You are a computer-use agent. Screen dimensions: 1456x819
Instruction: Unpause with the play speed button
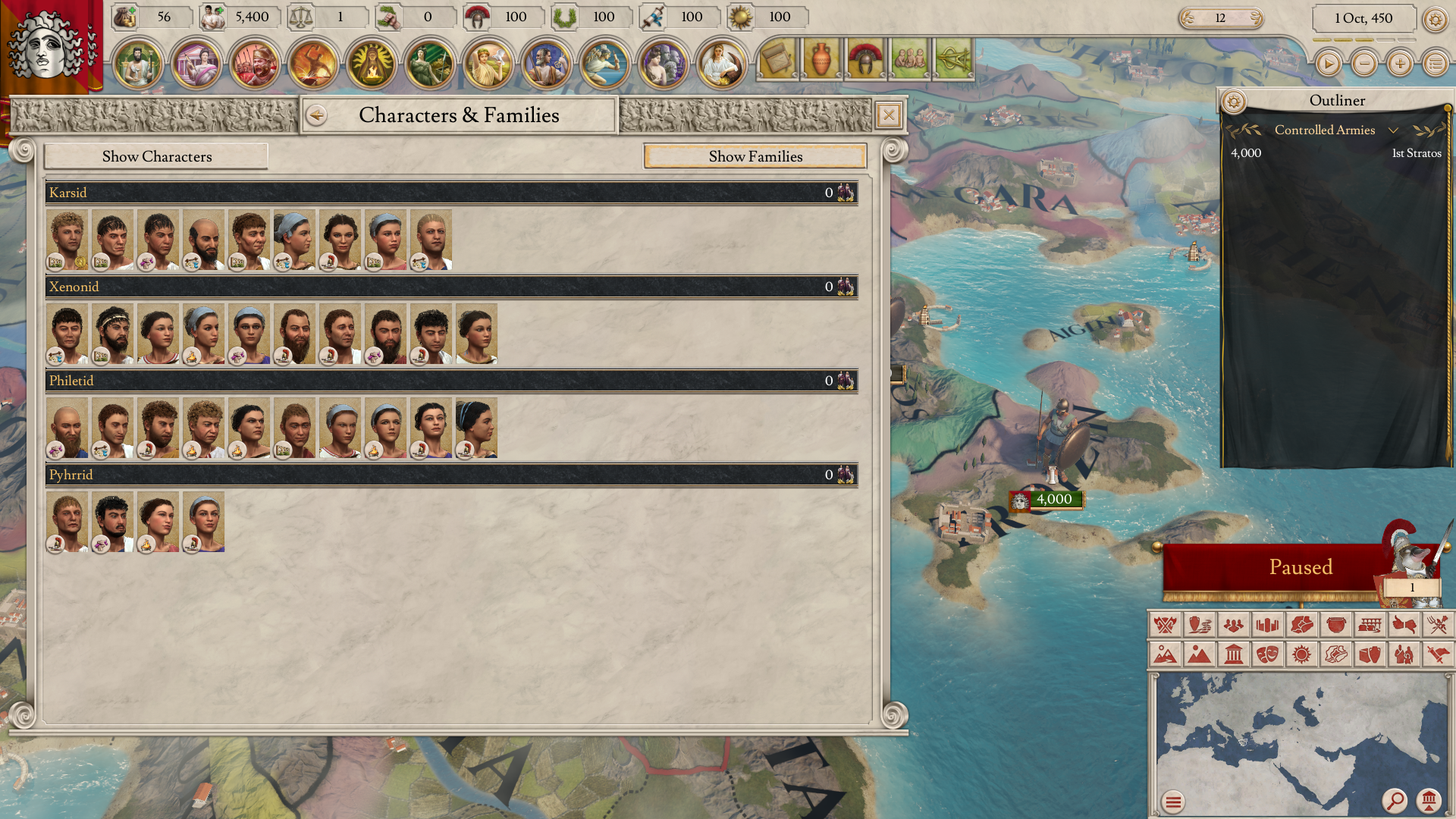click(1328, 64)
